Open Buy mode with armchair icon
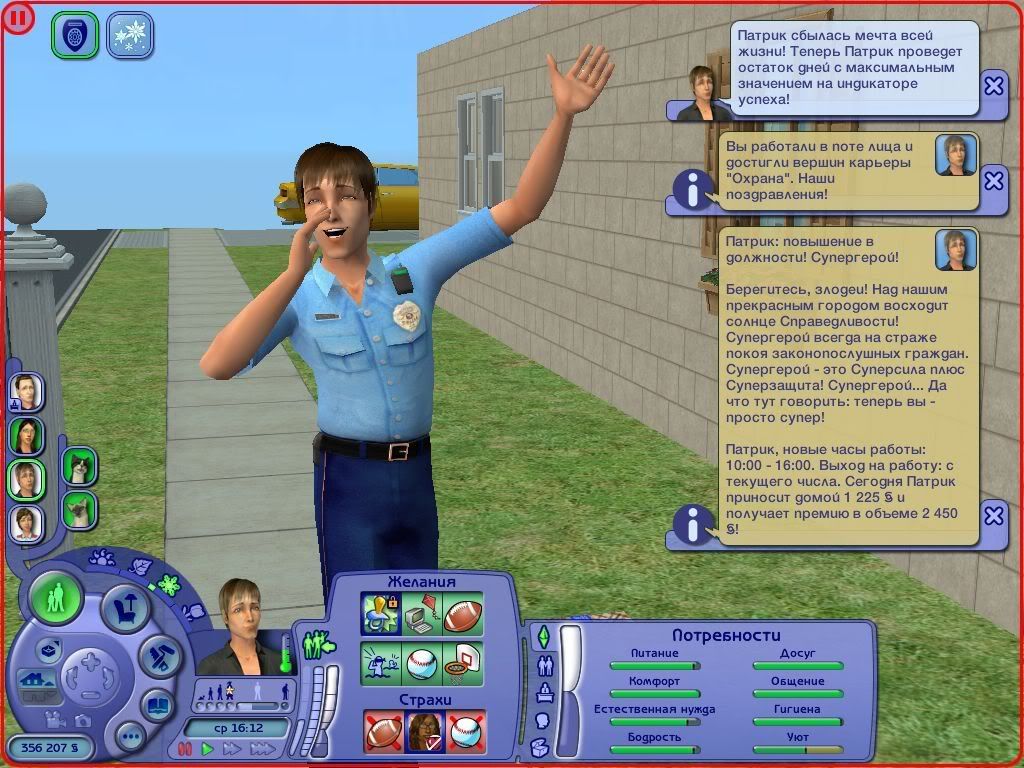Image resolution: width=1024 pixels, height=768 pixels. pyautogui.click(x=127, y=607)
